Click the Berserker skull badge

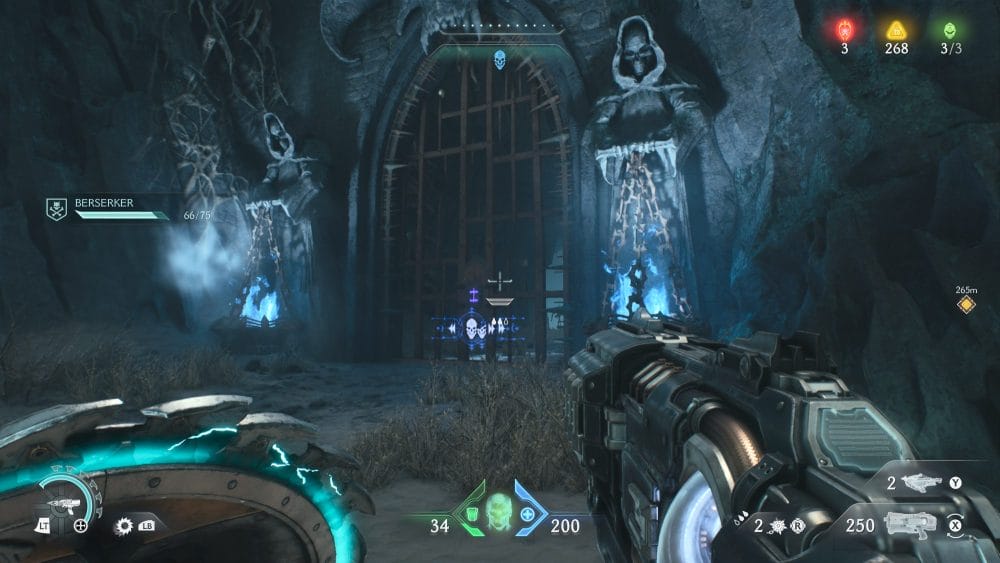point(57,208)
